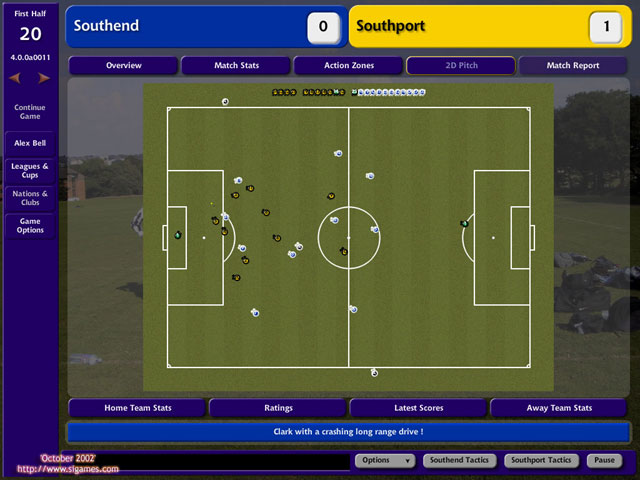Open Southport Tactics
Viewport: 640px width, 480px height.
[x=540, y=461]
